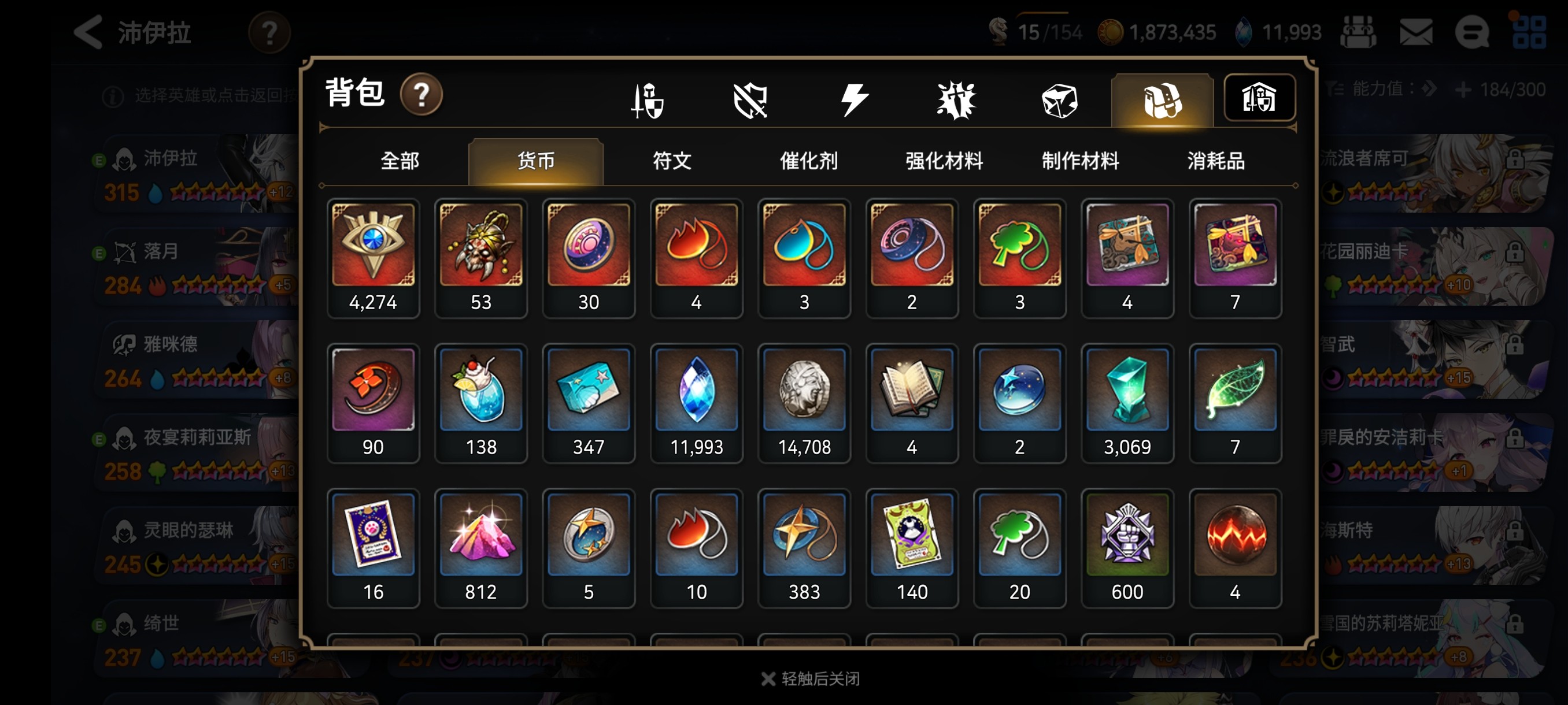Image resolution: width=1568 pixels, height=705 pixels.
Task: Open the 催化剂 (Catalyst) tab
Action: click(x=808, y=161)
